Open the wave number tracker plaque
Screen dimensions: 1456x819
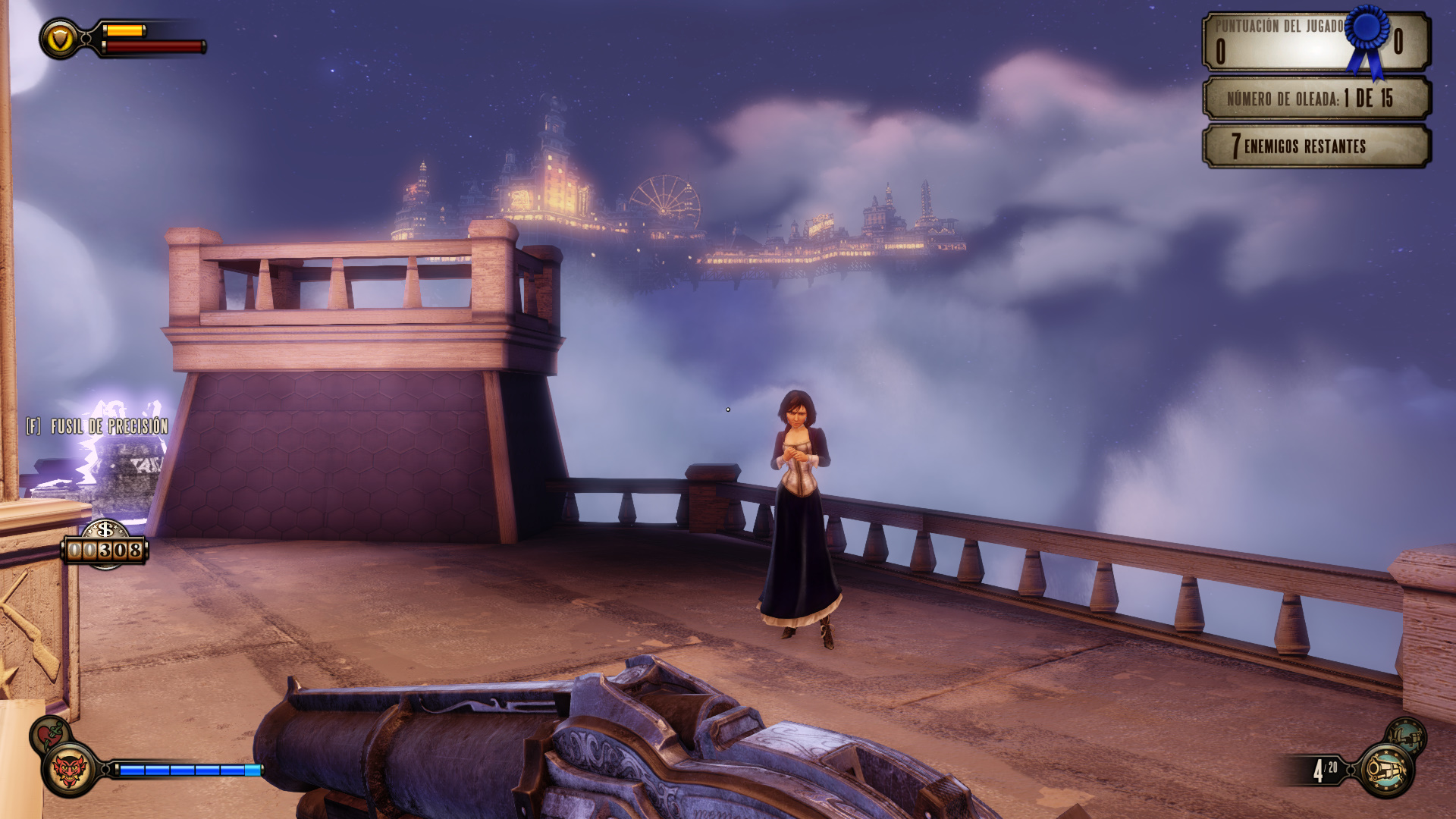coord(1316,99)
